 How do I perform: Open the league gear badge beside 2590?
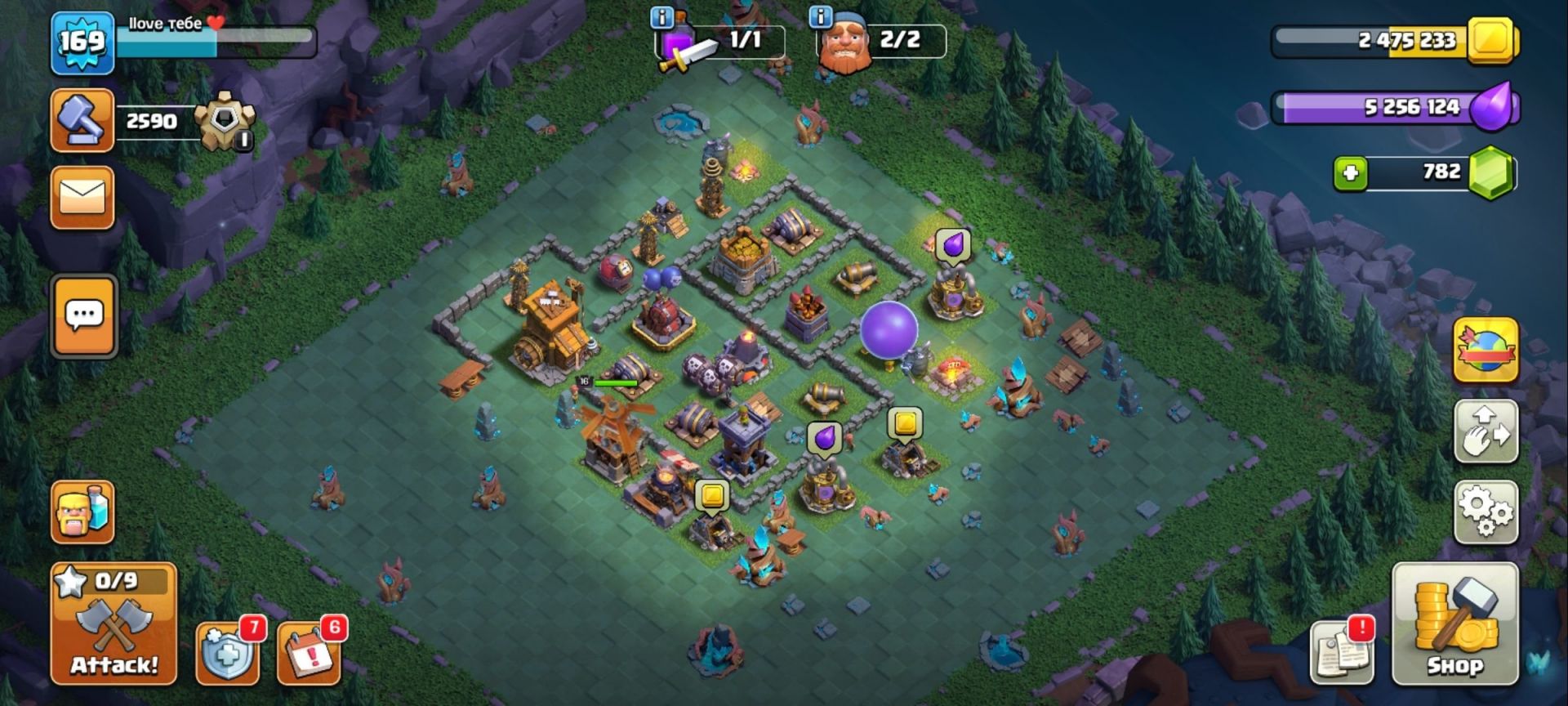pos(224,123)
